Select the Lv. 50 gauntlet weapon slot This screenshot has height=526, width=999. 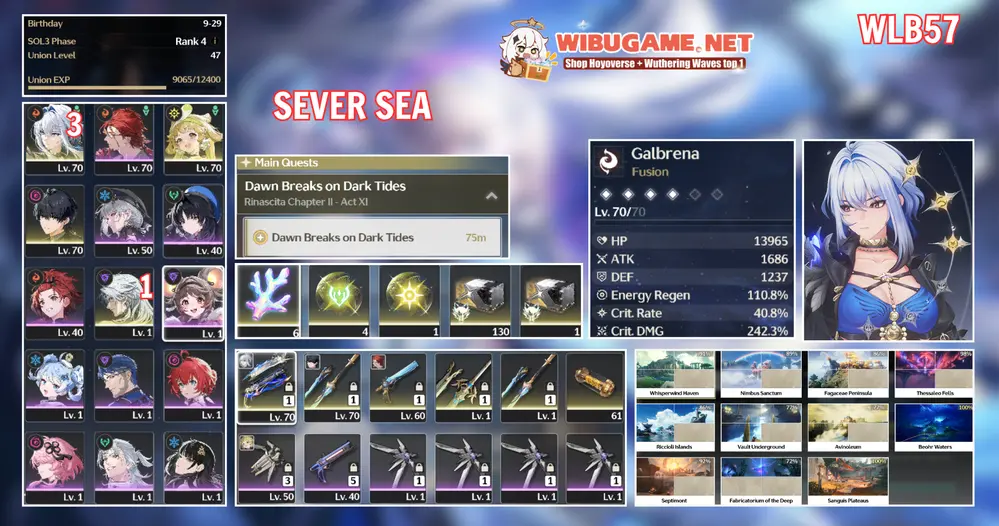click(x=266, y=468)
